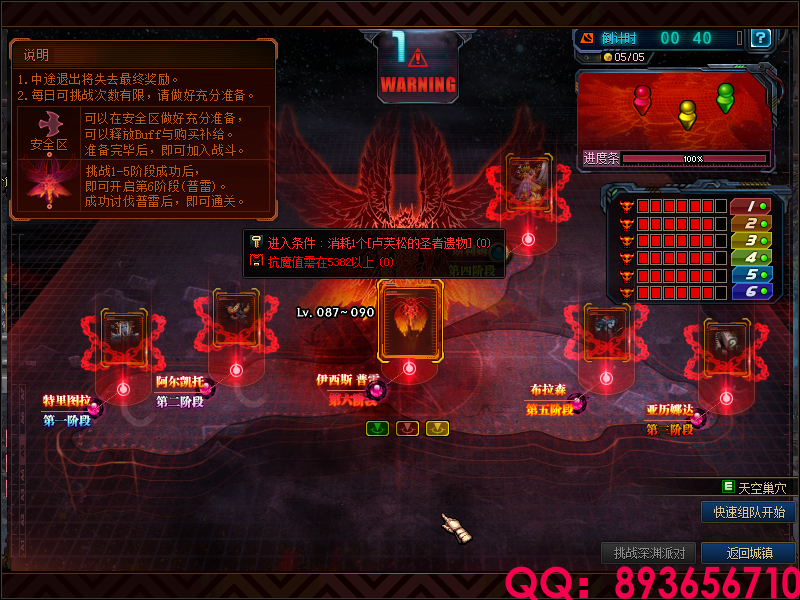Click the orange difficulty button below the stages
Image resolution: width=800 pixels, height=600 pixels.
coord(407,428)
